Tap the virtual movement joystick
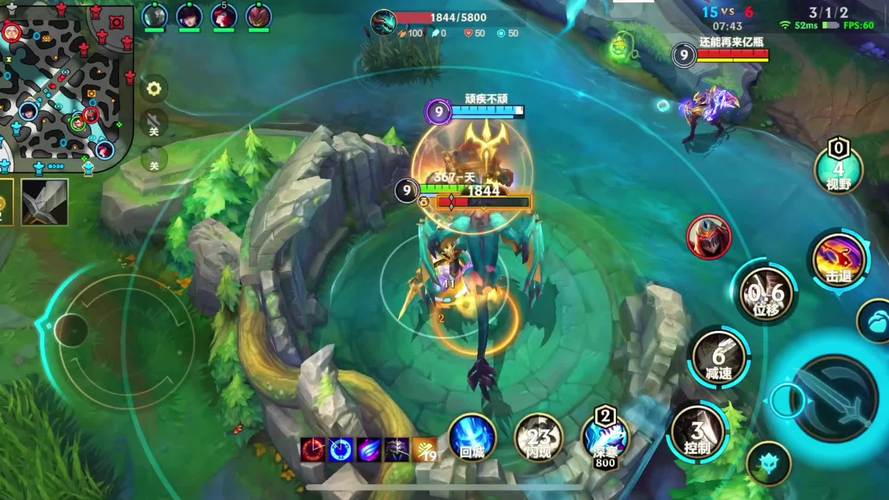 point(72,327)
